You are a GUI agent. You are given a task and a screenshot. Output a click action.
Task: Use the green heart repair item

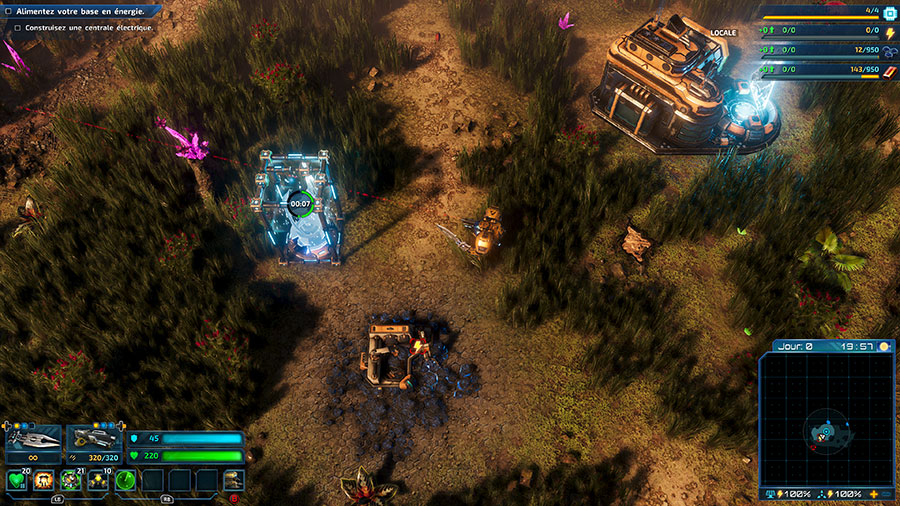tap(16, 481)
